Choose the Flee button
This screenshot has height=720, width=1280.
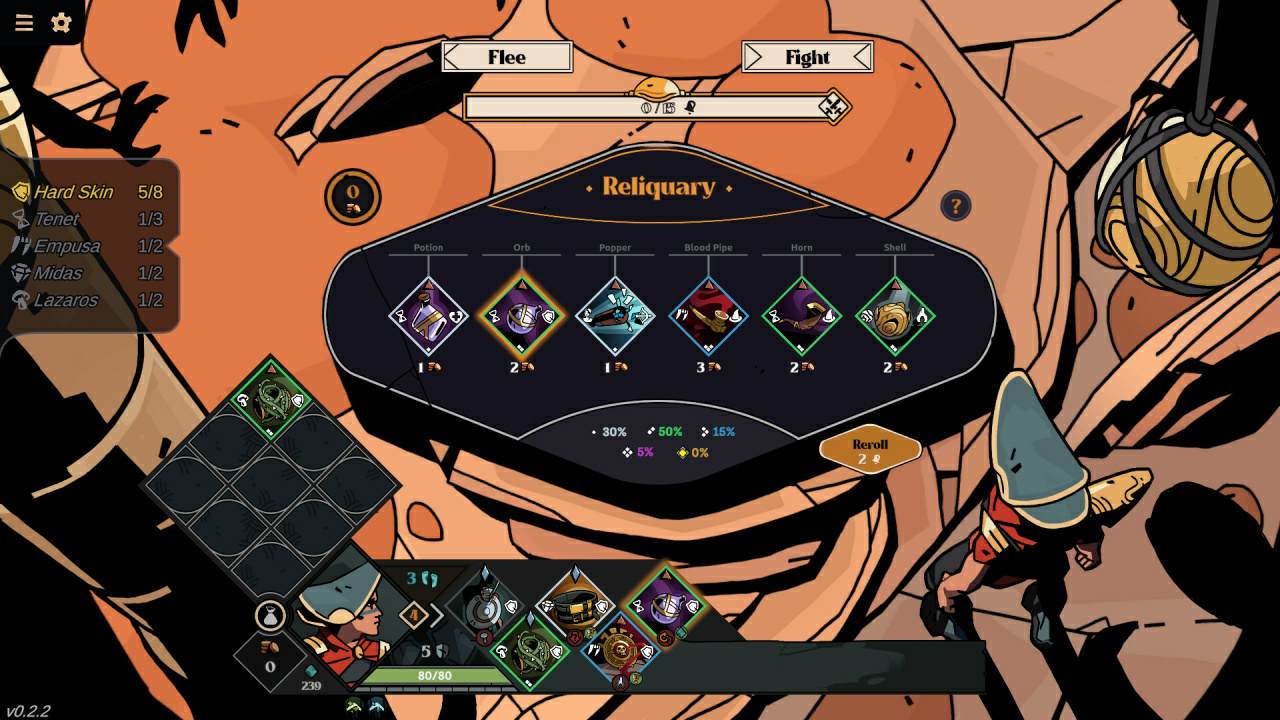click(507, 57)
